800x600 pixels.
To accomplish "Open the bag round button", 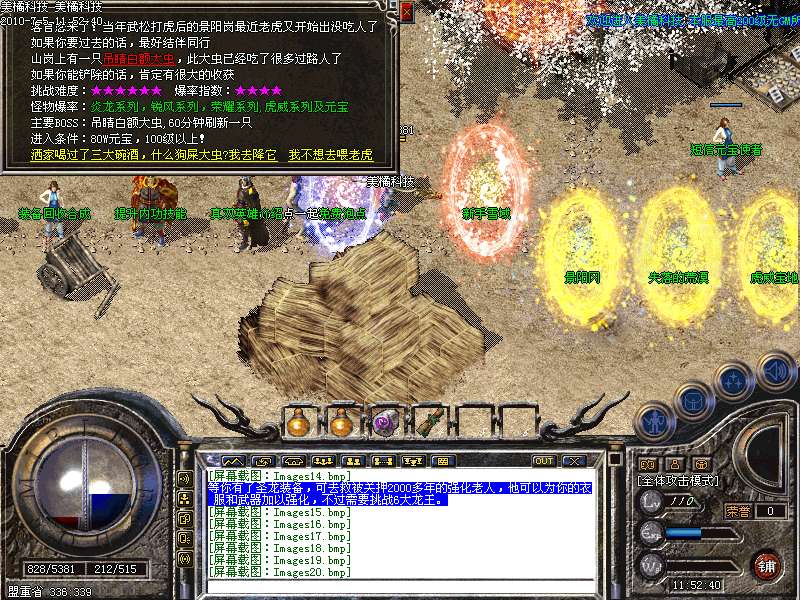I will [692, 398].
